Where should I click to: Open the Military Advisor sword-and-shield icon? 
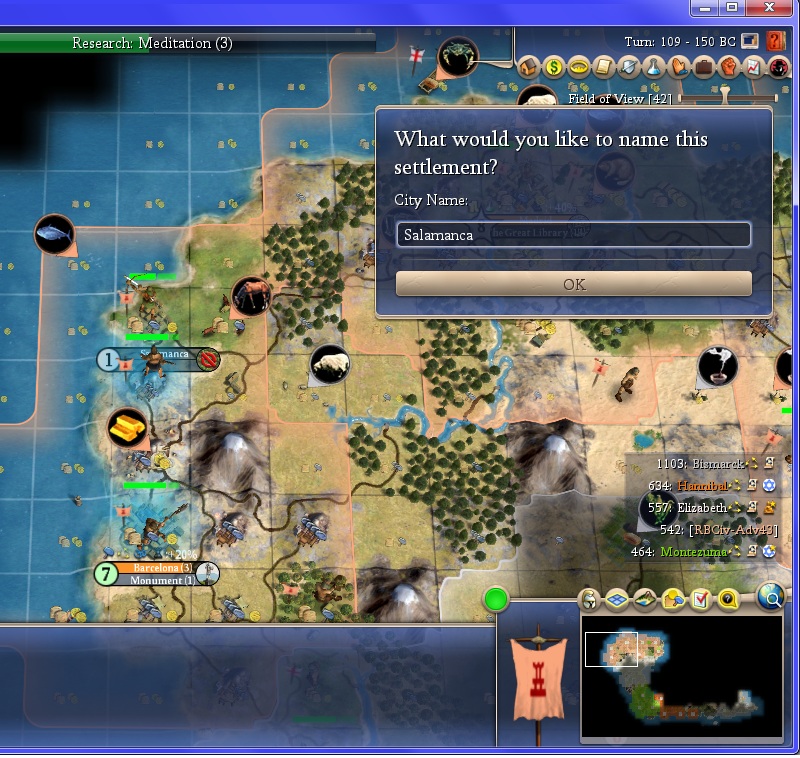(628, 68)
